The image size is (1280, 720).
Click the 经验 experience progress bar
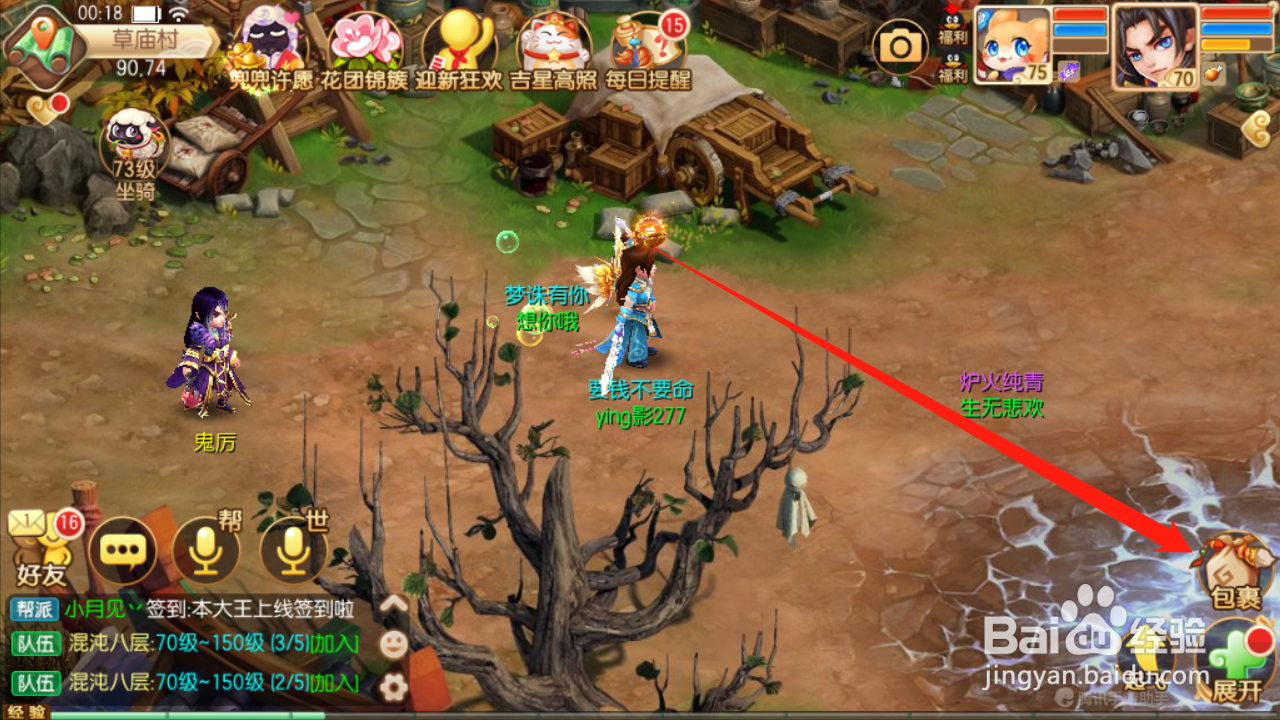(x=200, y=714)
